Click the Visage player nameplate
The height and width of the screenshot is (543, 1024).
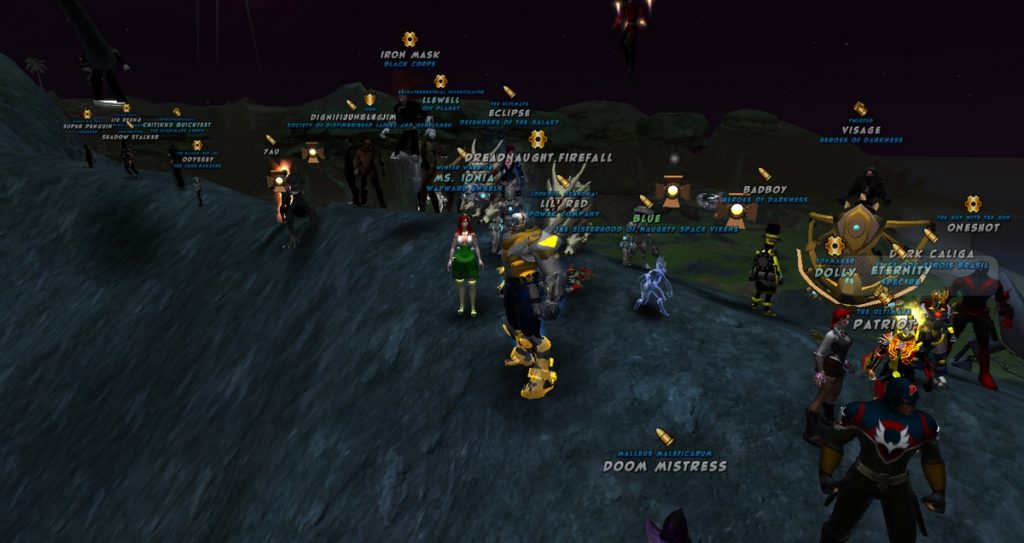pos(860,130)
